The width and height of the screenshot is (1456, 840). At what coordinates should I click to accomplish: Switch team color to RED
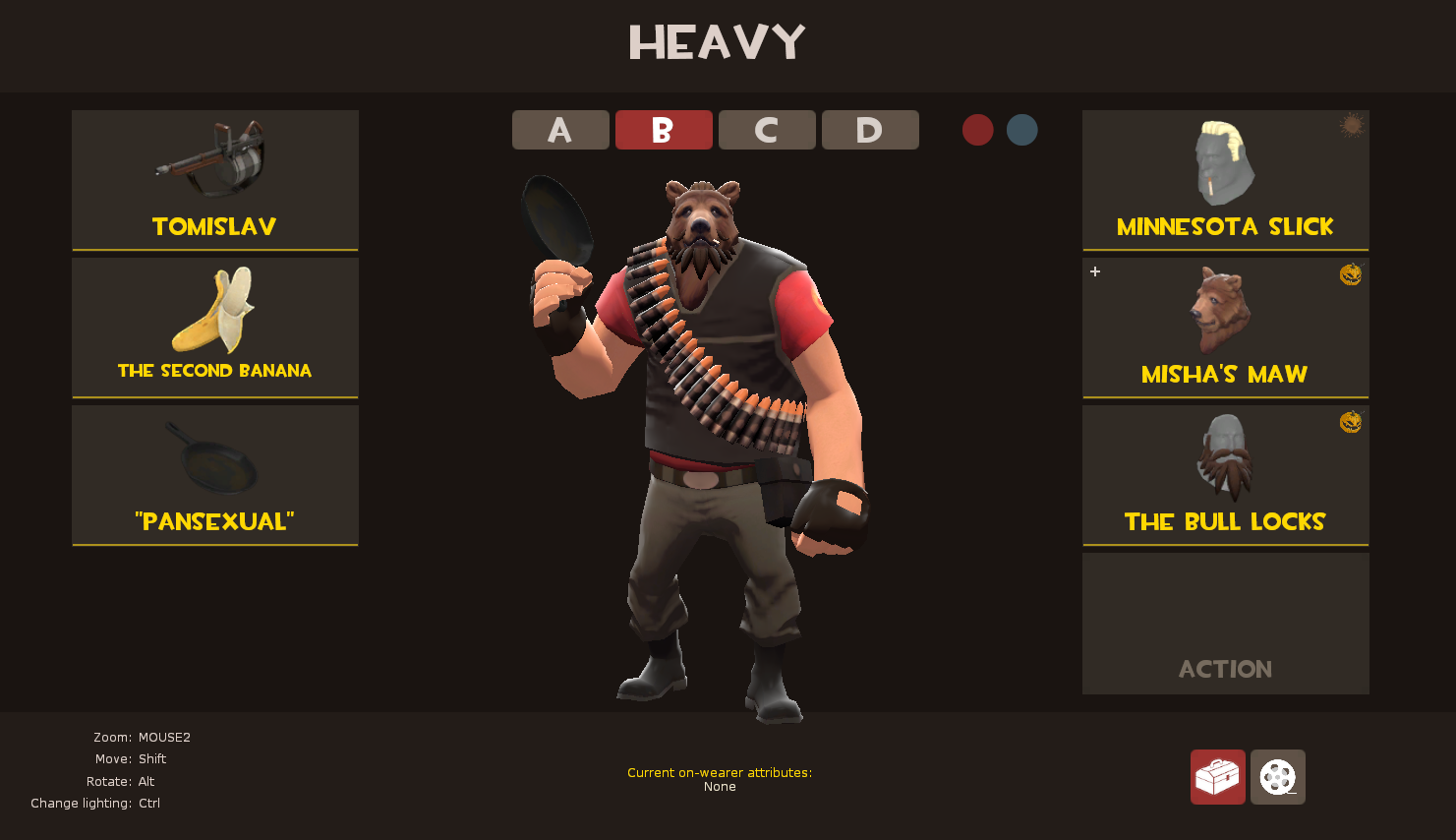coord(977,129)
